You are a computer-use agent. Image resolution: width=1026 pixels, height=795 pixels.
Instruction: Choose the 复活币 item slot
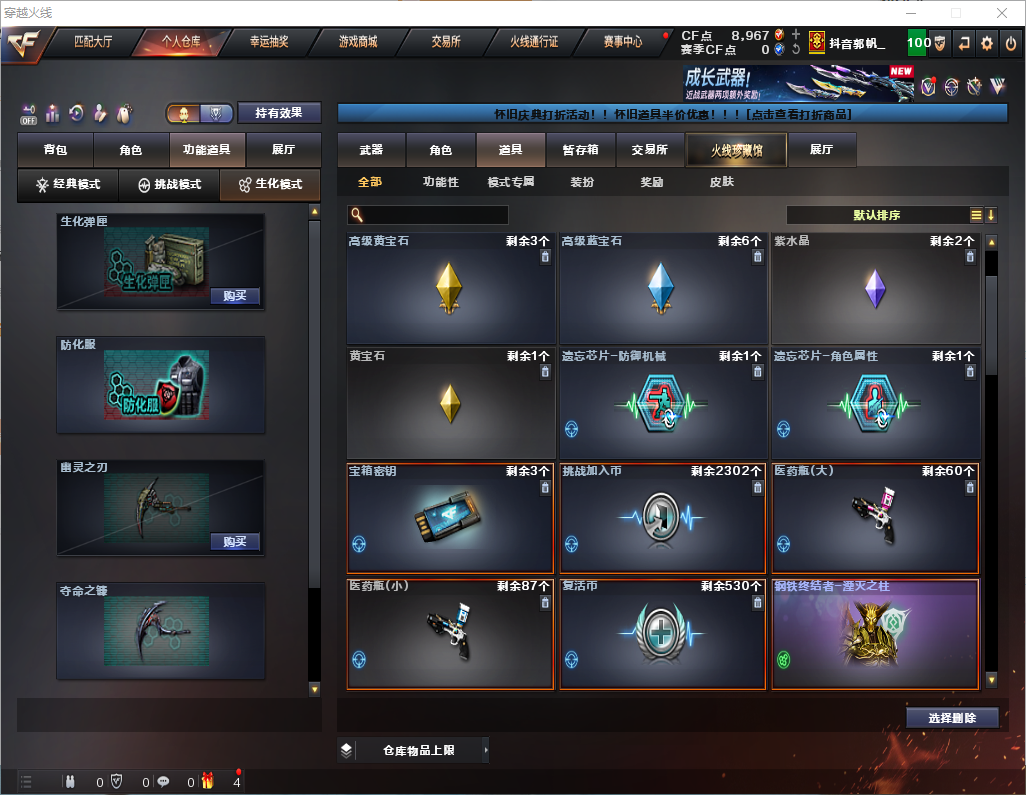coord(663,634)
